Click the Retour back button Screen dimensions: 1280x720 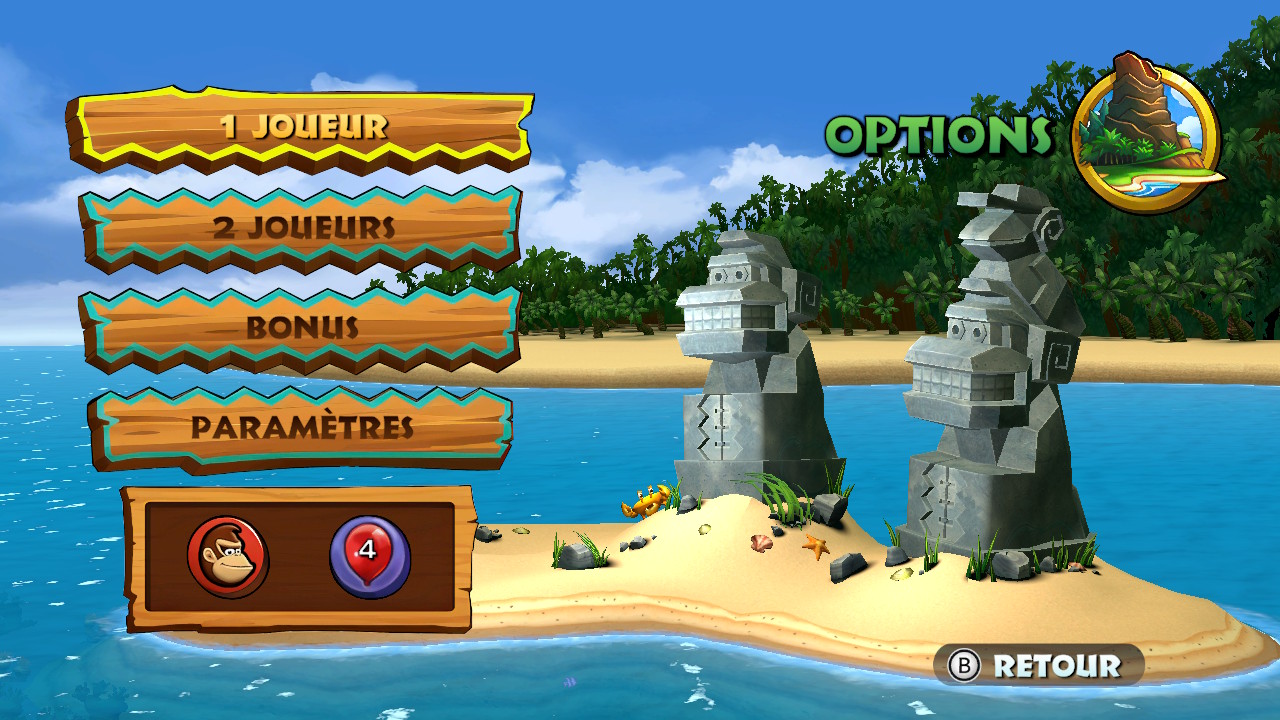tap(1039, 666)
